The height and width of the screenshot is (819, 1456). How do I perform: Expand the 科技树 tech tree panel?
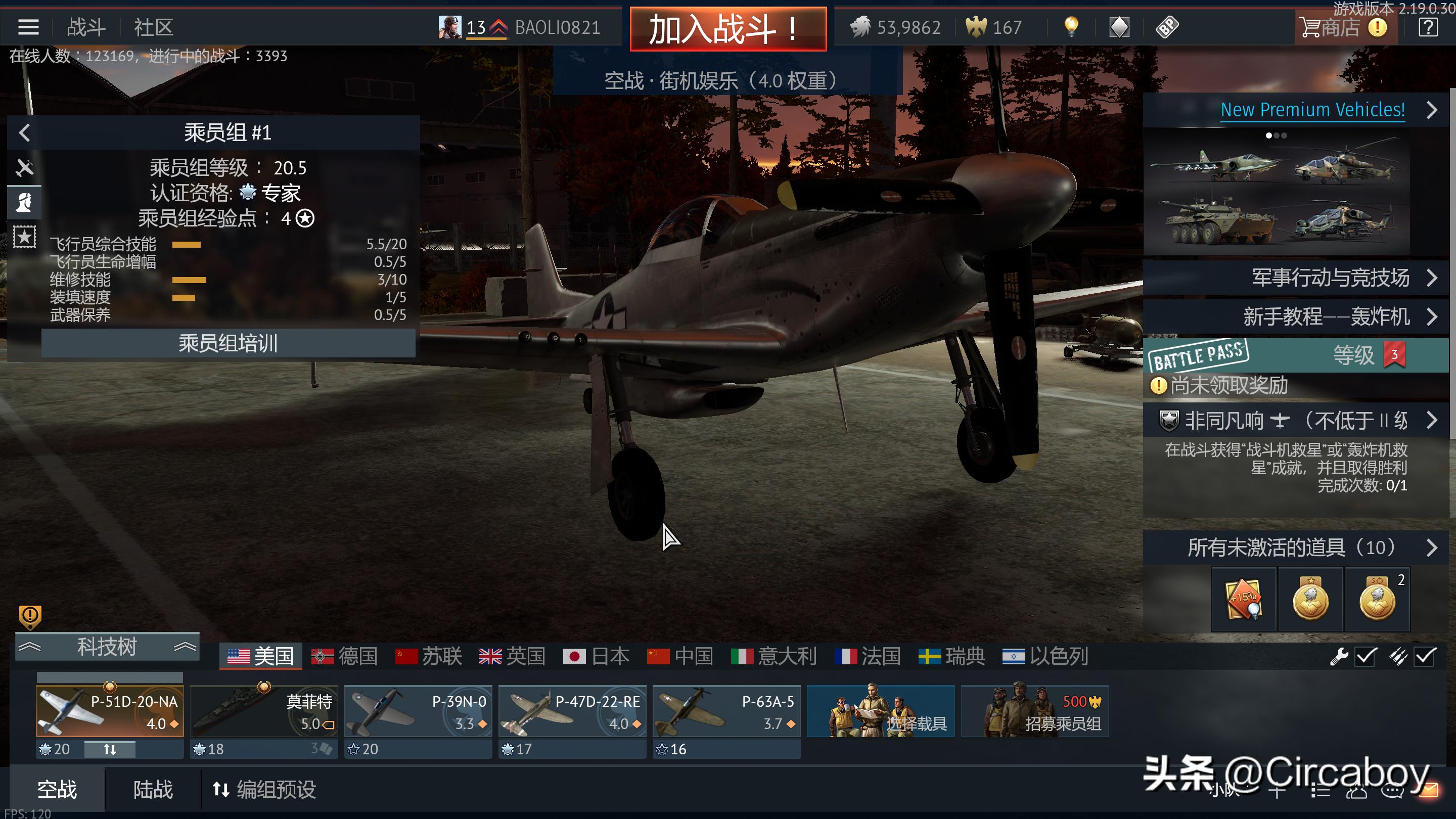tap(107, 646)
